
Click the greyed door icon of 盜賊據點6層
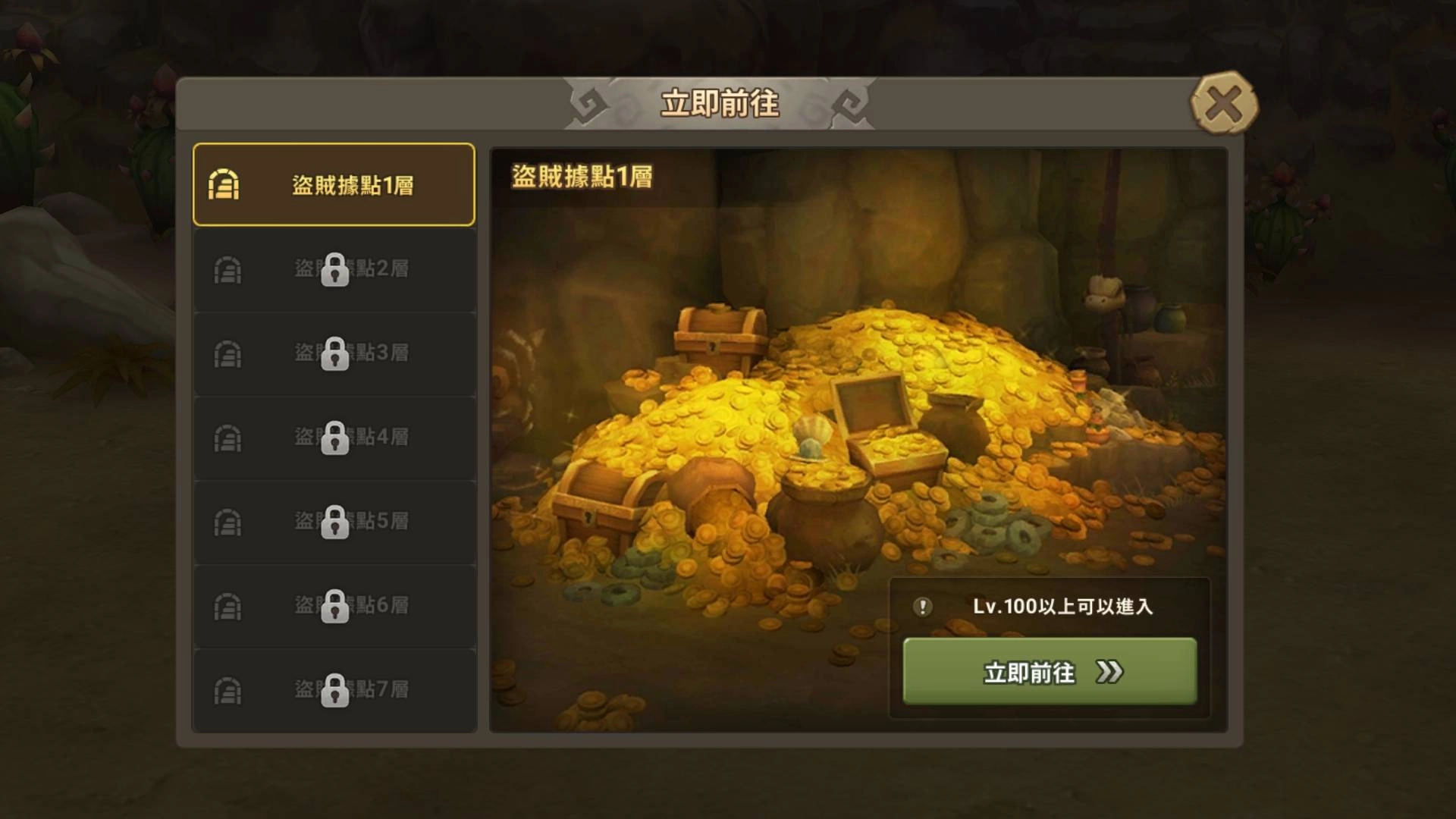[226, 606]
